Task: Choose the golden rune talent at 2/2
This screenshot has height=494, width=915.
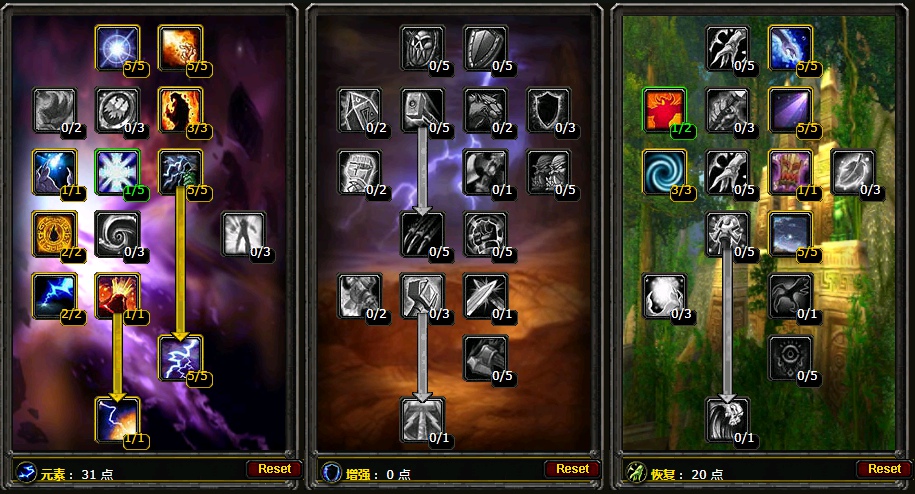Action: 54,233
